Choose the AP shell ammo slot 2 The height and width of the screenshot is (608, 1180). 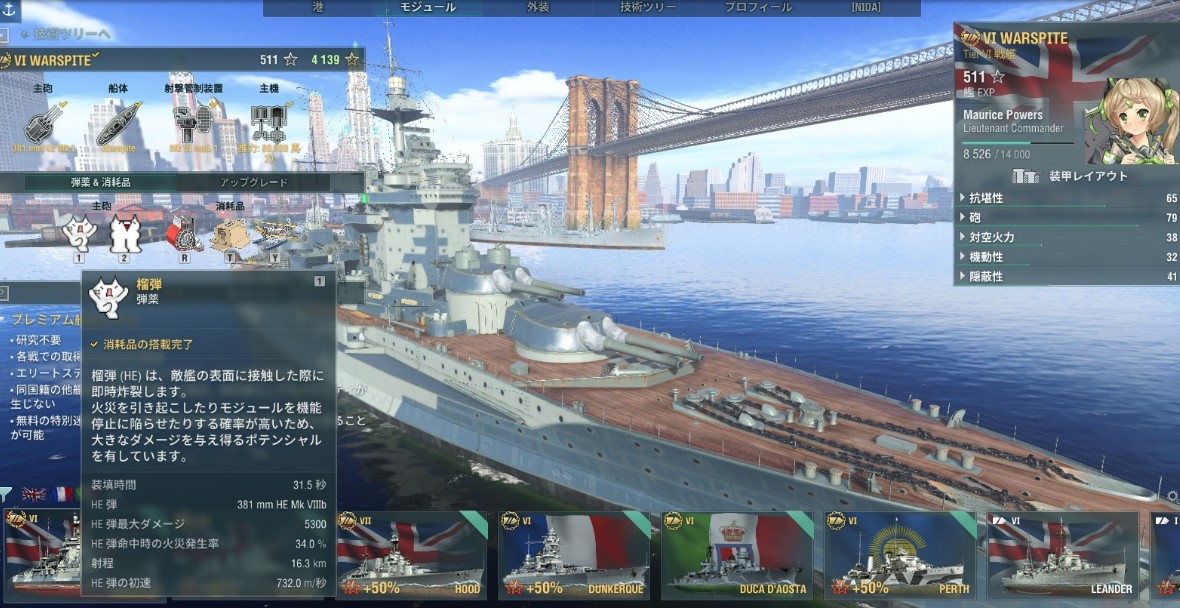point(124,235)
